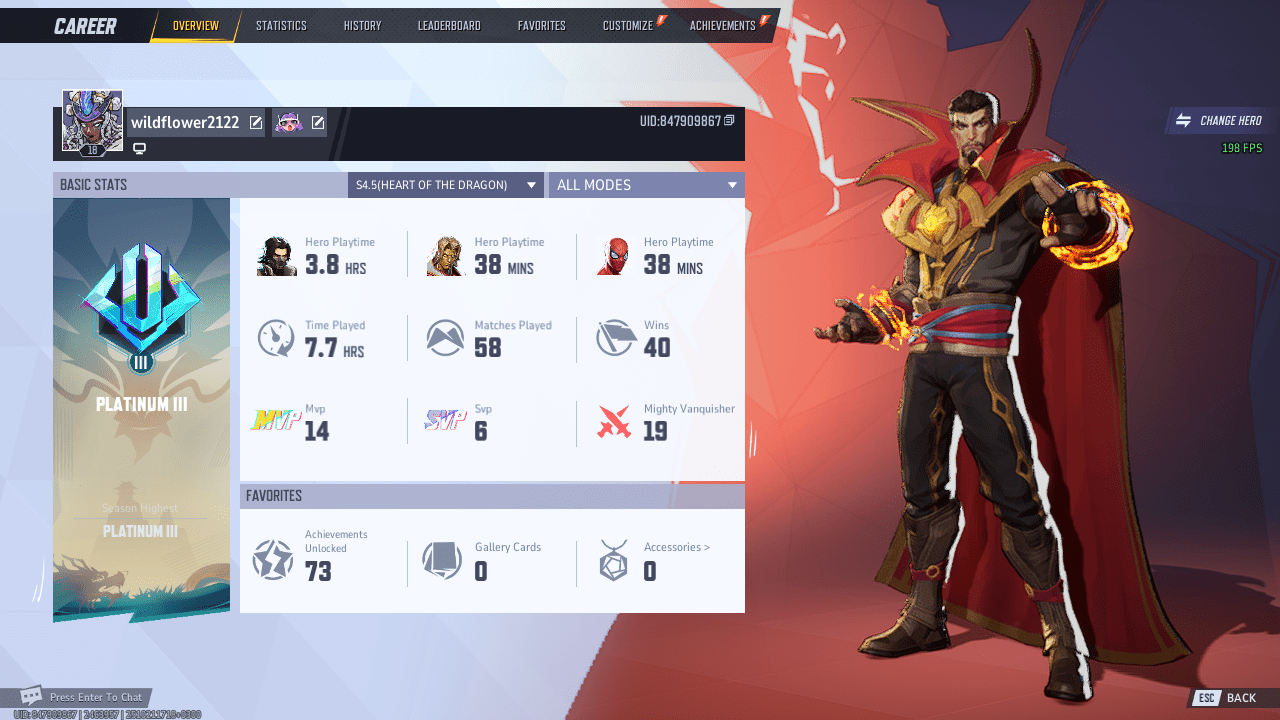Click the Achievements Unlocked trophy icon
This screenshot has width=1280, height=720.
273,561
